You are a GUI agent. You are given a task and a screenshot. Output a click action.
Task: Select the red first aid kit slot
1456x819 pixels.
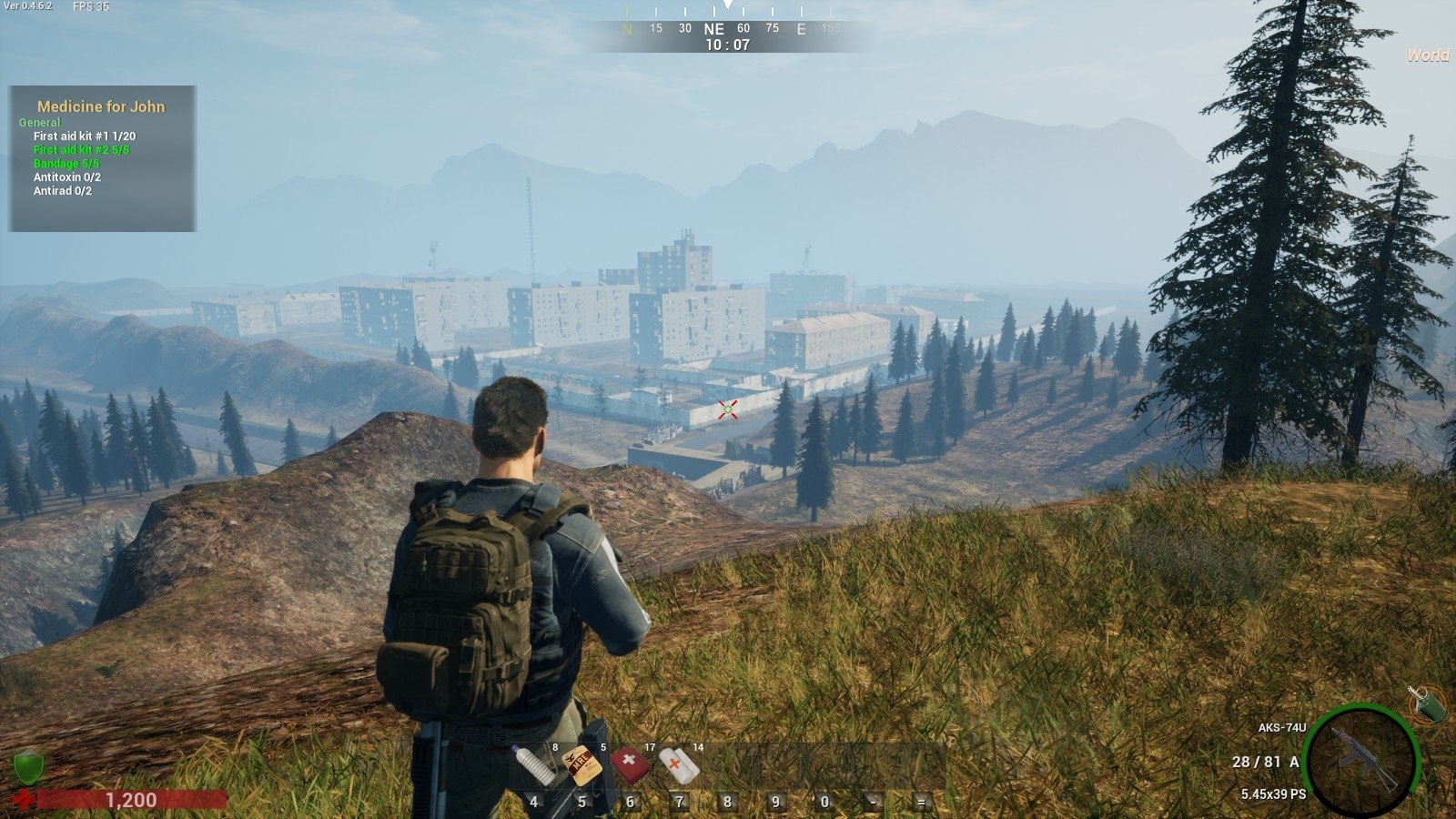click(630, 765)
